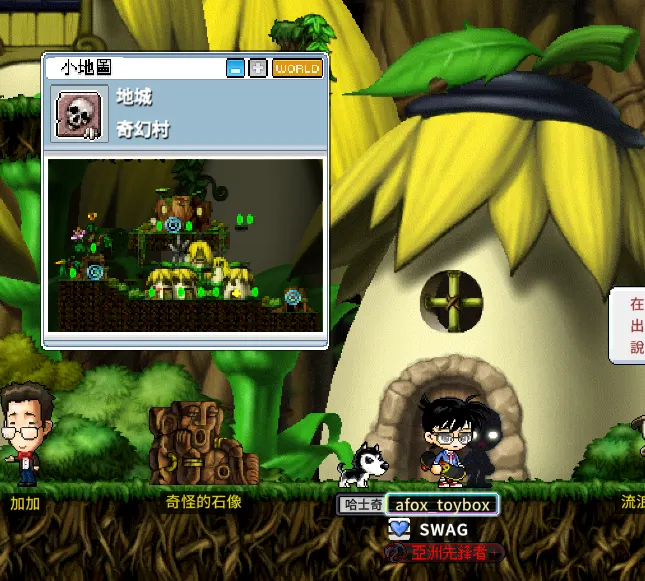Click the skull region icon in the minimap
The image size is (645, 581).
coord(77,115)
